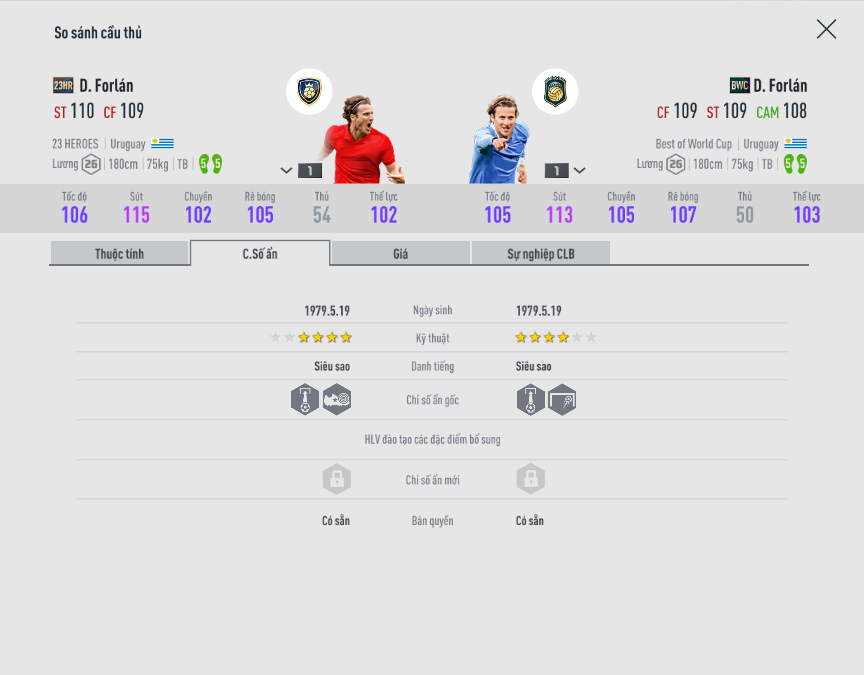
Task: Click the Best of World Cup Forlán blue-kit portrait
Action: pos(500,140)
